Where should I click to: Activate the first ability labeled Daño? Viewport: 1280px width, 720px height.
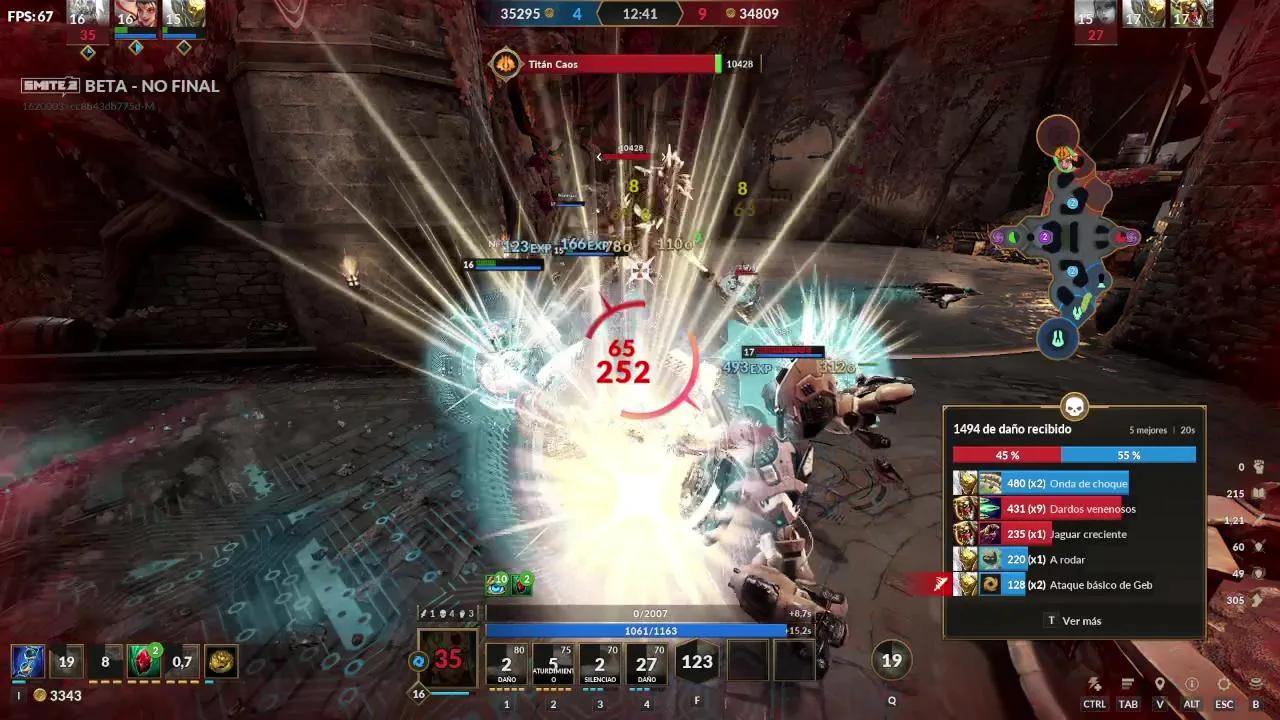point(506,662)
